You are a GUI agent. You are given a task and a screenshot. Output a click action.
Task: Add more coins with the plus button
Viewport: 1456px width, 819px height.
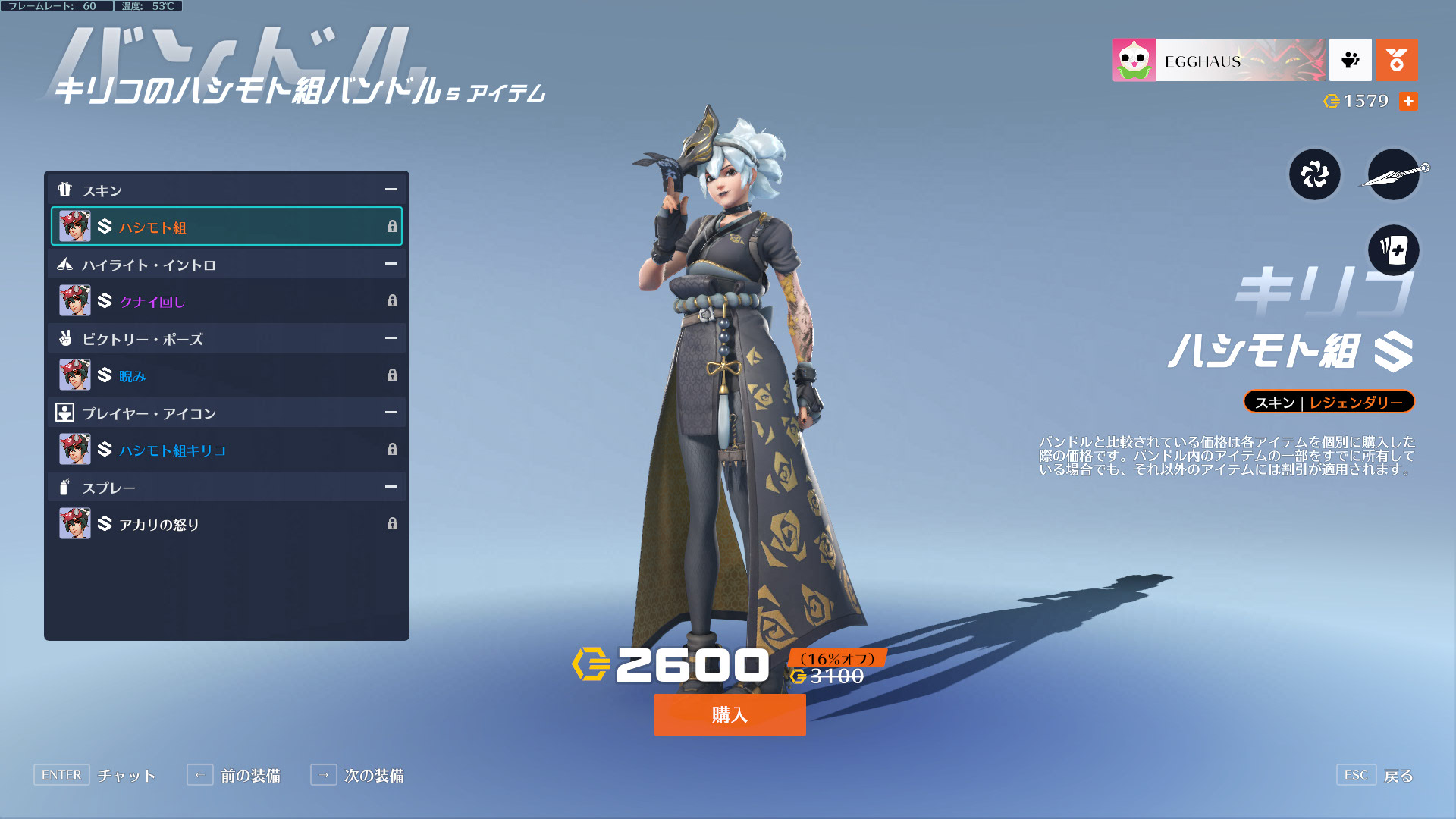(x=1408, y=101)
